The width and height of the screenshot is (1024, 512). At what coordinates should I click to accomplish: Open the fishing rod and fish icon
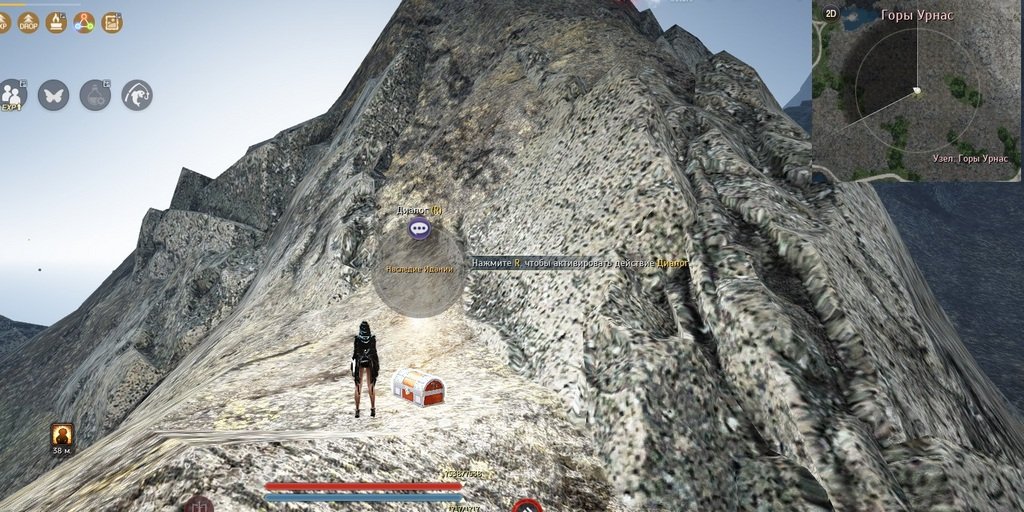[137, 95]
